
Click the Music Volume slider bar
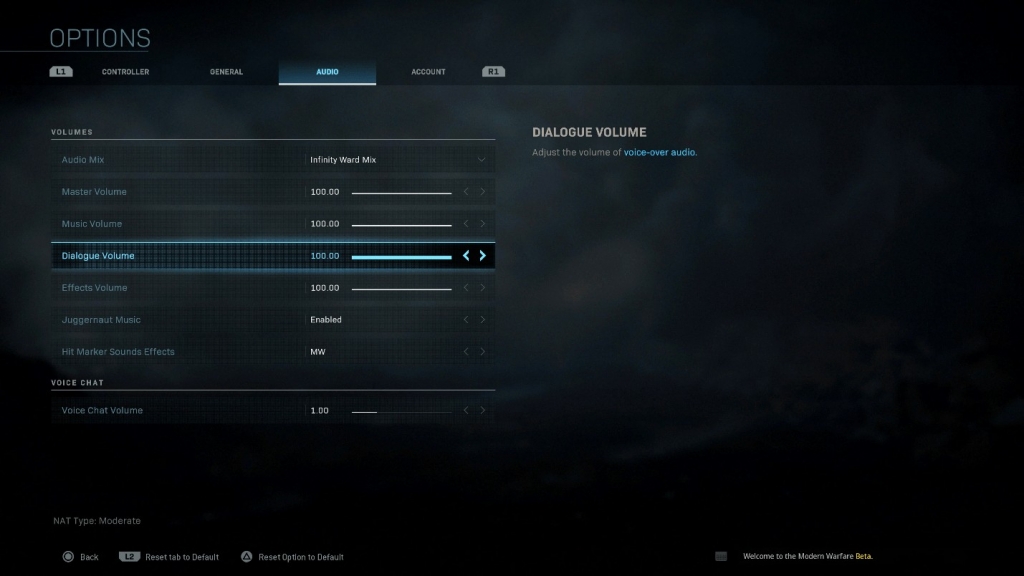[x=401, y=224]
